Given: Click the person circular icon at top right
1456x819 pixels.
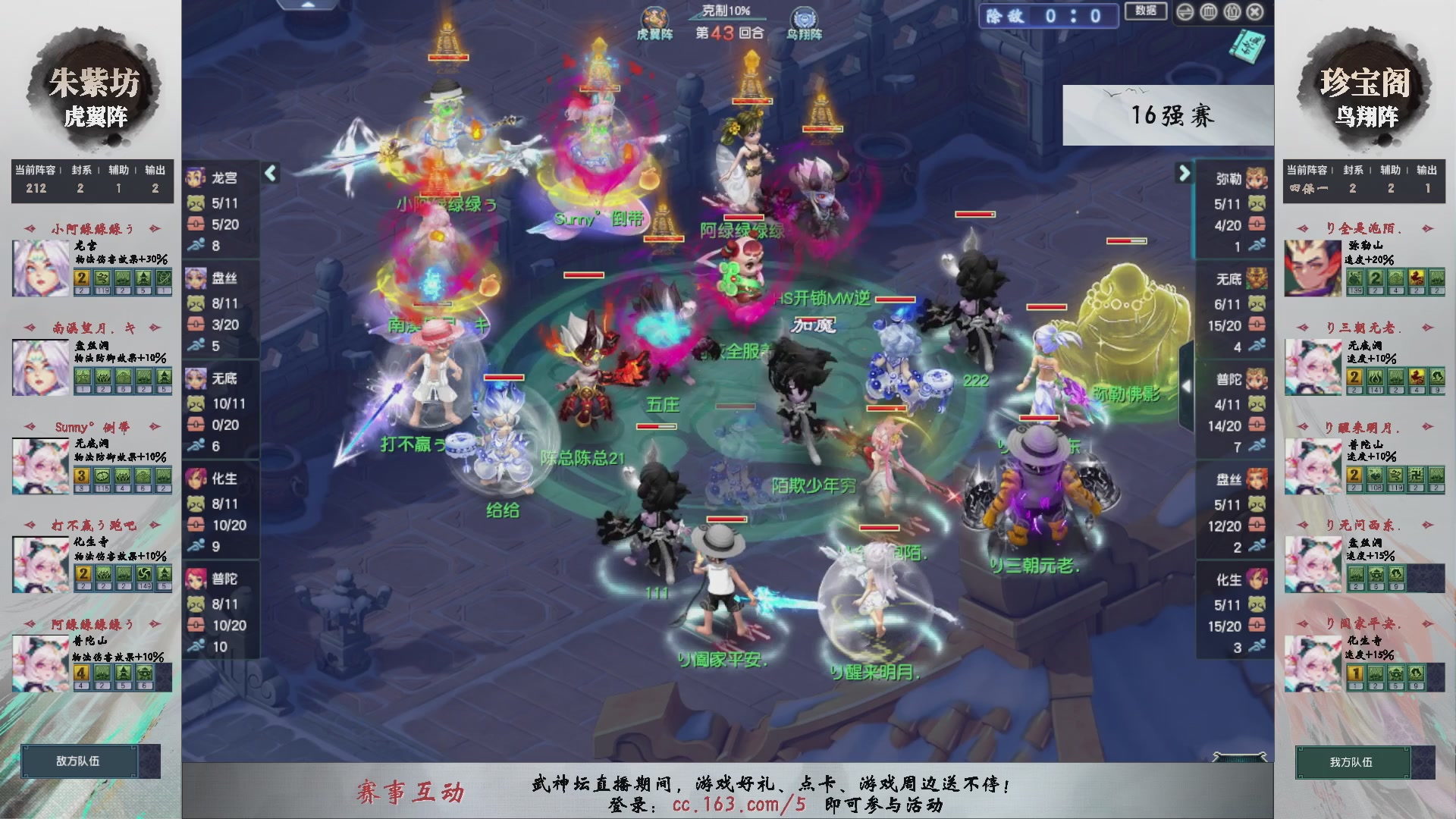Looking at the screenshot, I should (1232, 13).
